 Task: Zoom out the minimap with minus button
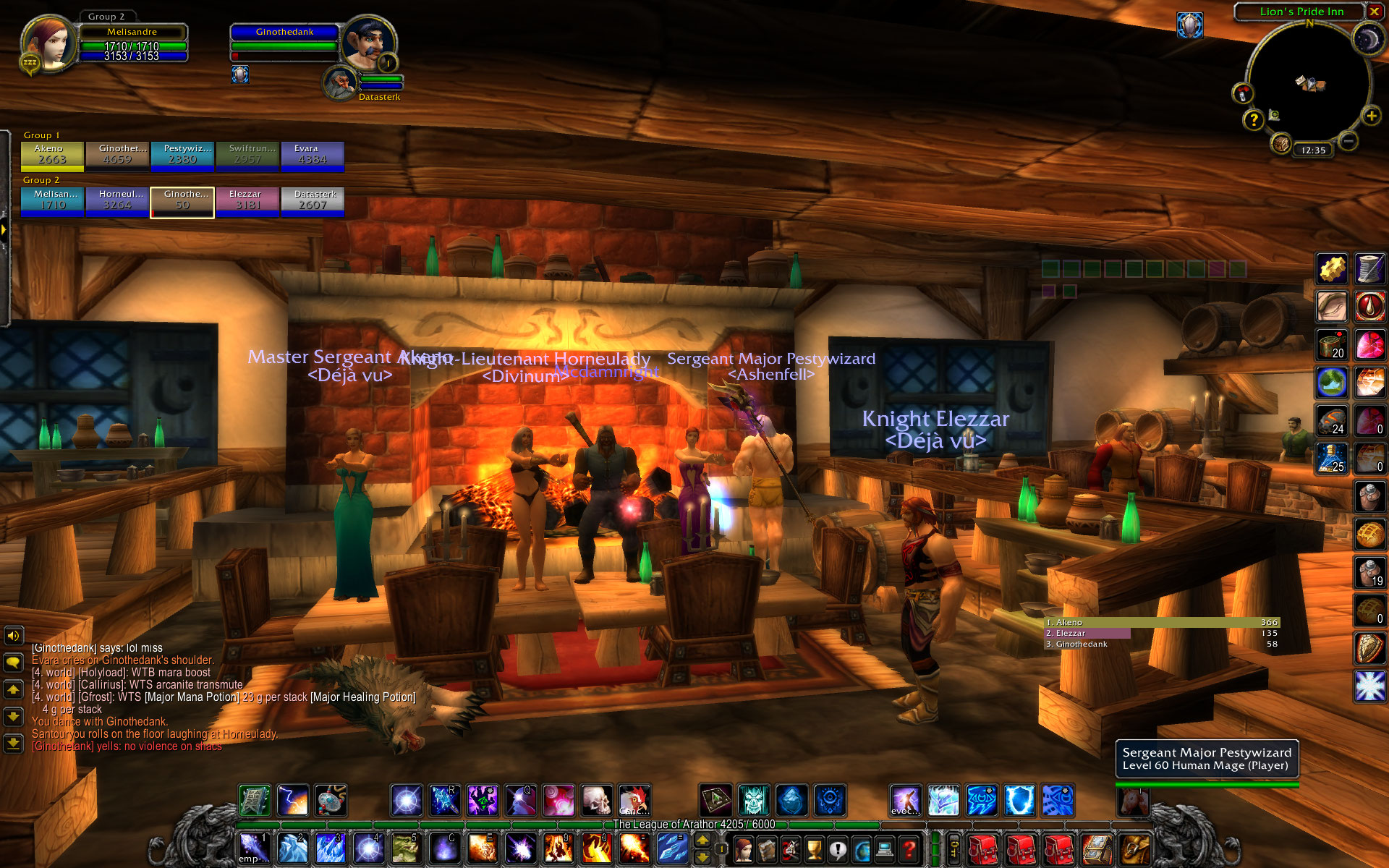click(1347, 141)
